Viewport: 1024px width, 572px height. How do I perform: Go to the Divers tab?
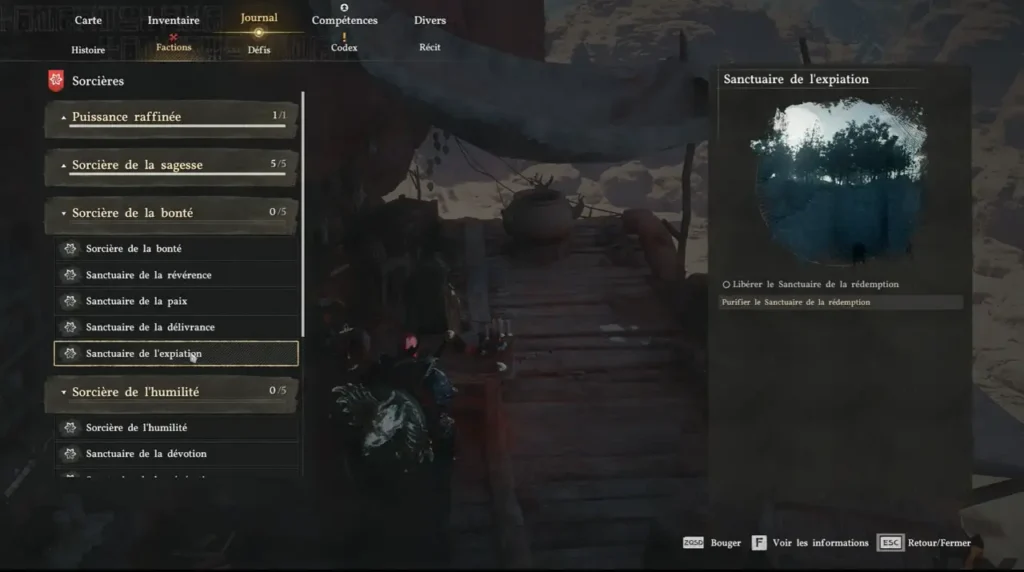pyautogui.click(x=430, y=20)
